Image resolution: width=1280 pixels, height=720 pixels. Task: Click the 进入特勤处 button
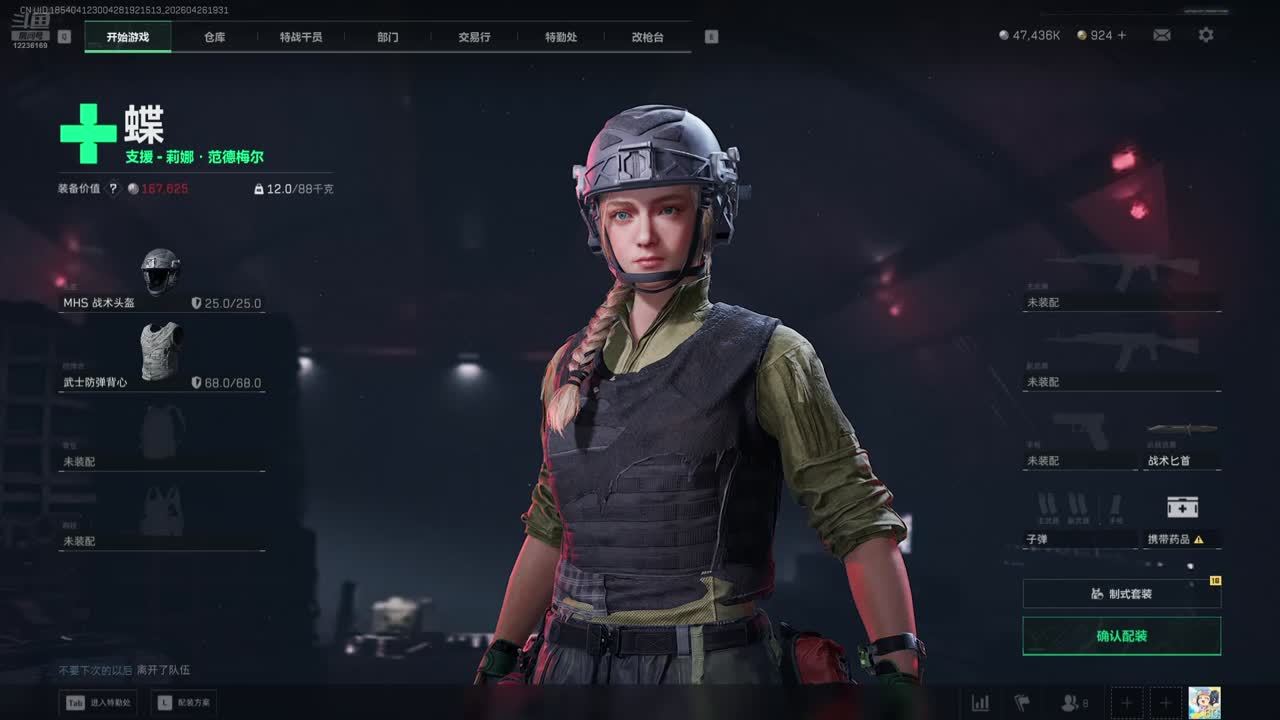tap(98, 703)
